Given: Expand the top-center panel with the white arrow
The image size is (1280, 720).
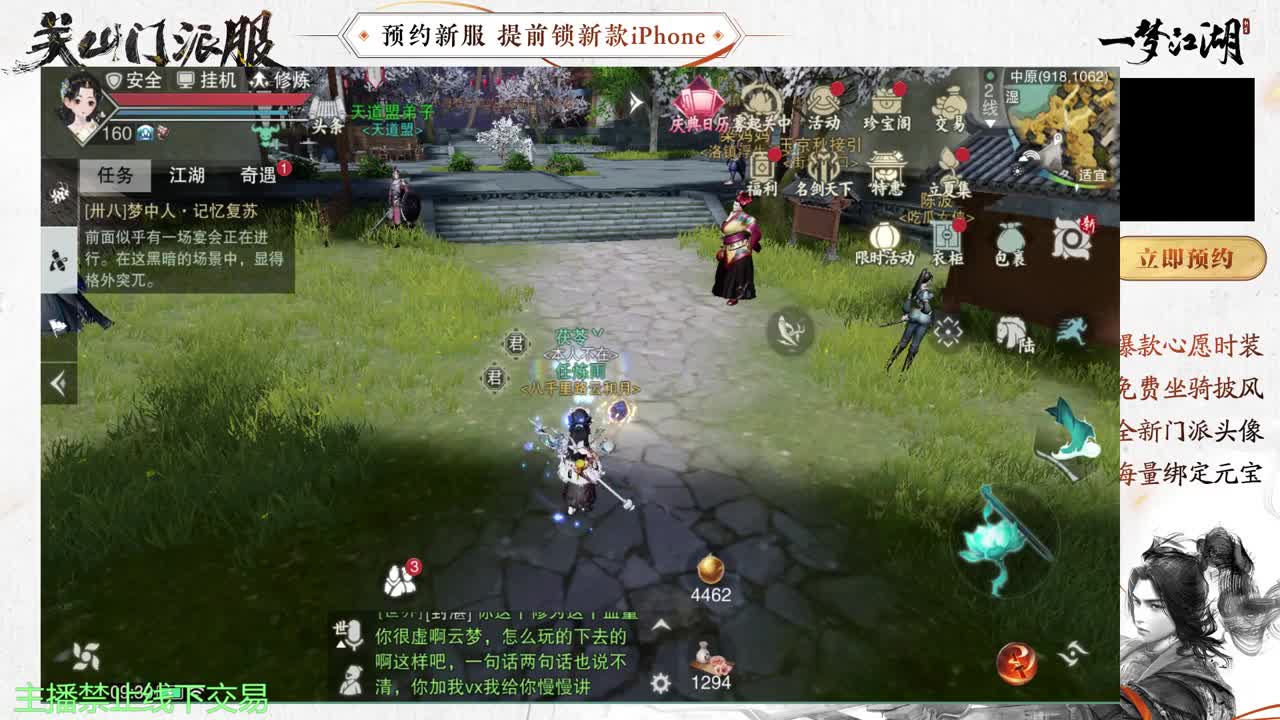Looking at the screenshot, I should (x=637, y=100).
